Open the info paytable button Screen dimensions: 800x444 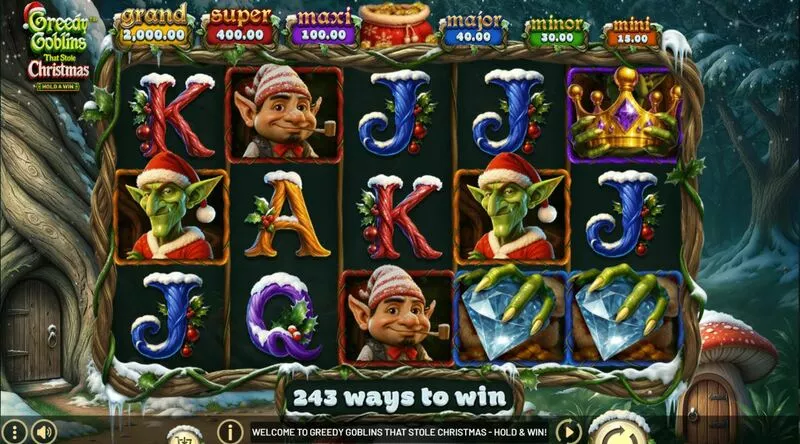coord(230,432)
